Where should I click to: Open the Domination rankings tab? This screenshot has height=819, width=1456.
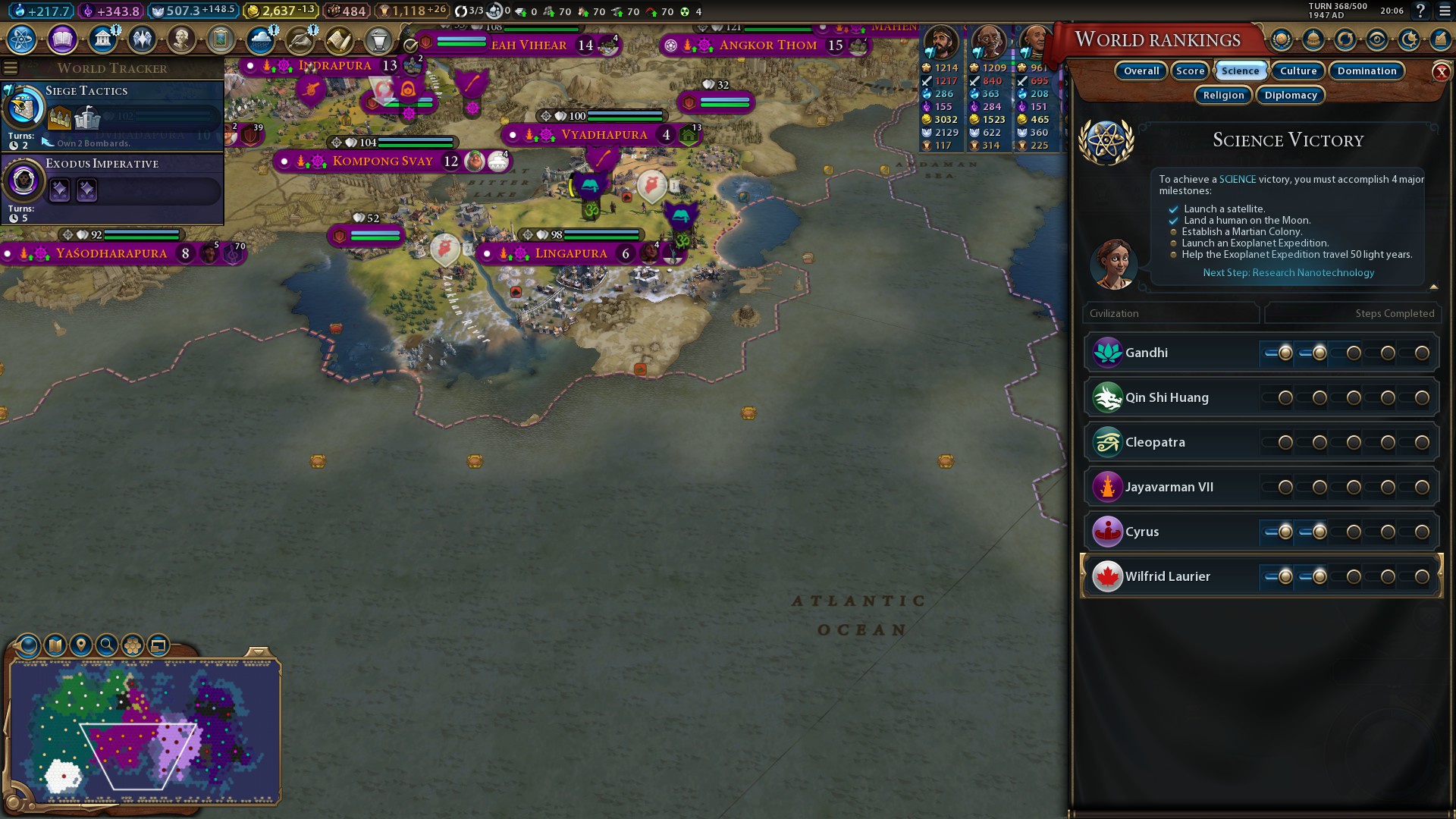pyautogui.click(x=1367, y=71)
